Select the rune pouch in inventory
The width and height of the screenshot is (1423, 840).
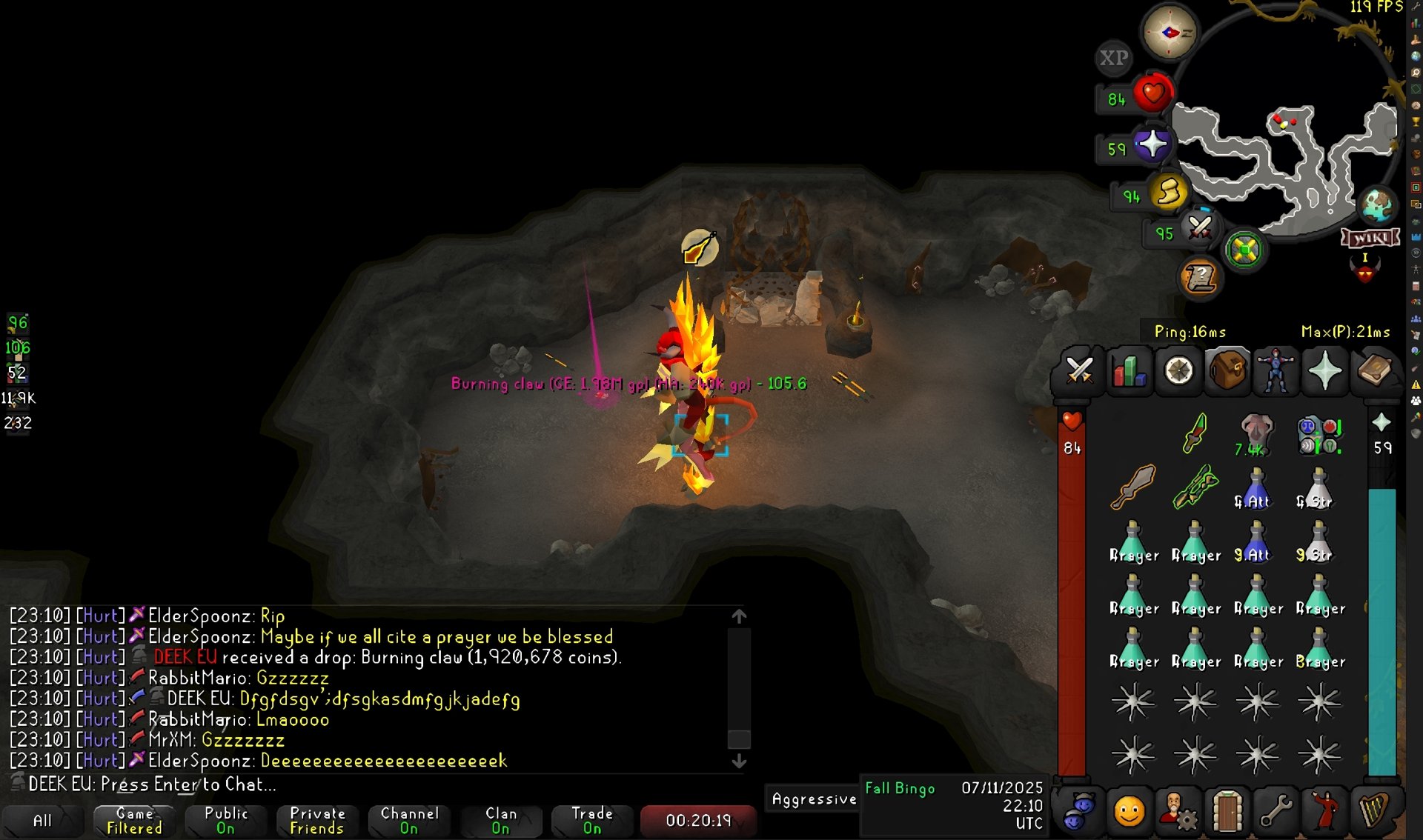(1319, 435)
